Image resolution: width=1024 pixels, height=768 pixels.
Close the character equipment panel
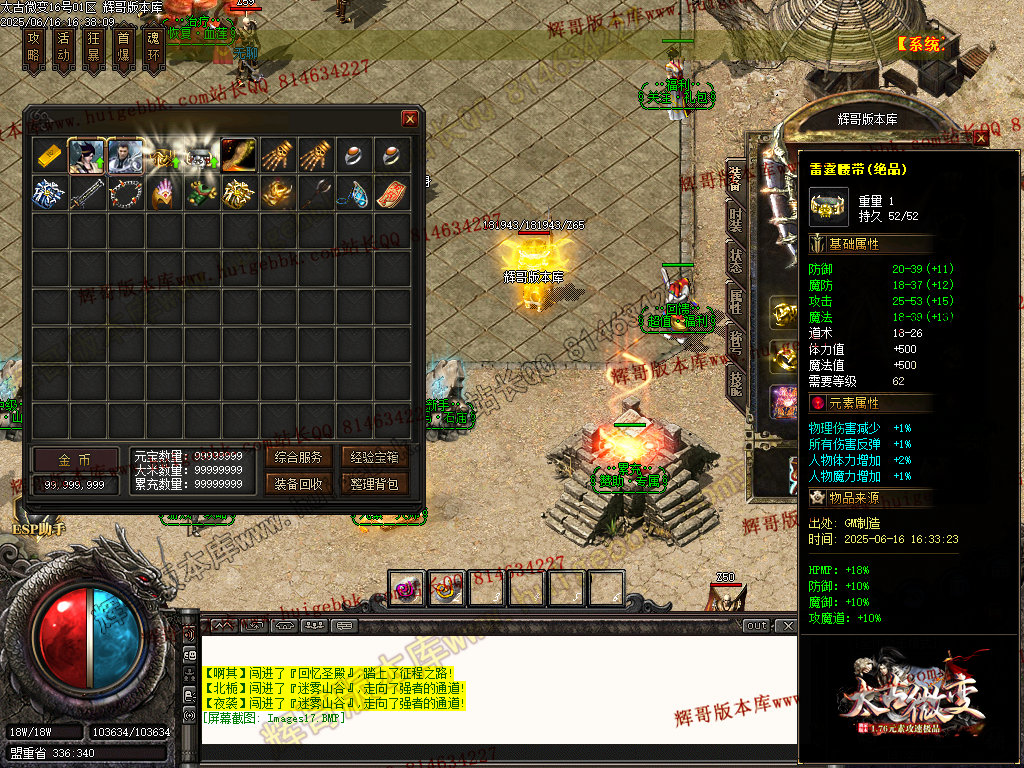point(981,139)
